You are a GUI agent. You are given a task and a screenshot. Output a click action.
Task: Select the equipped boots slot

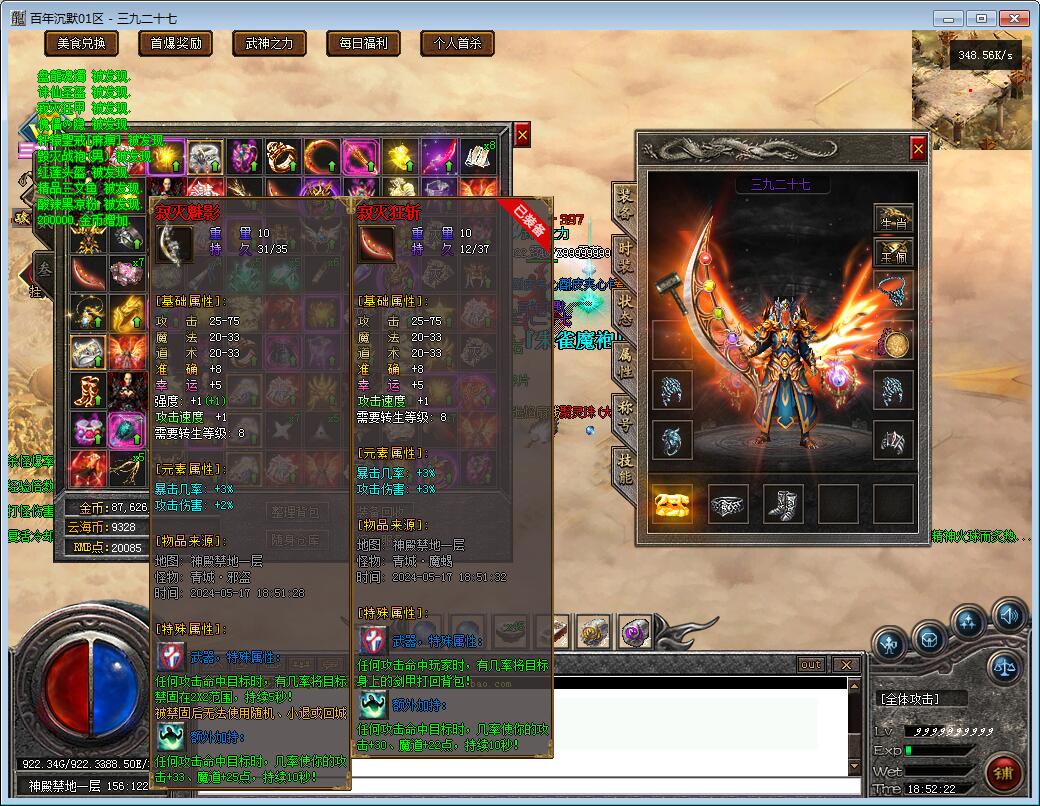pos(783,505)
